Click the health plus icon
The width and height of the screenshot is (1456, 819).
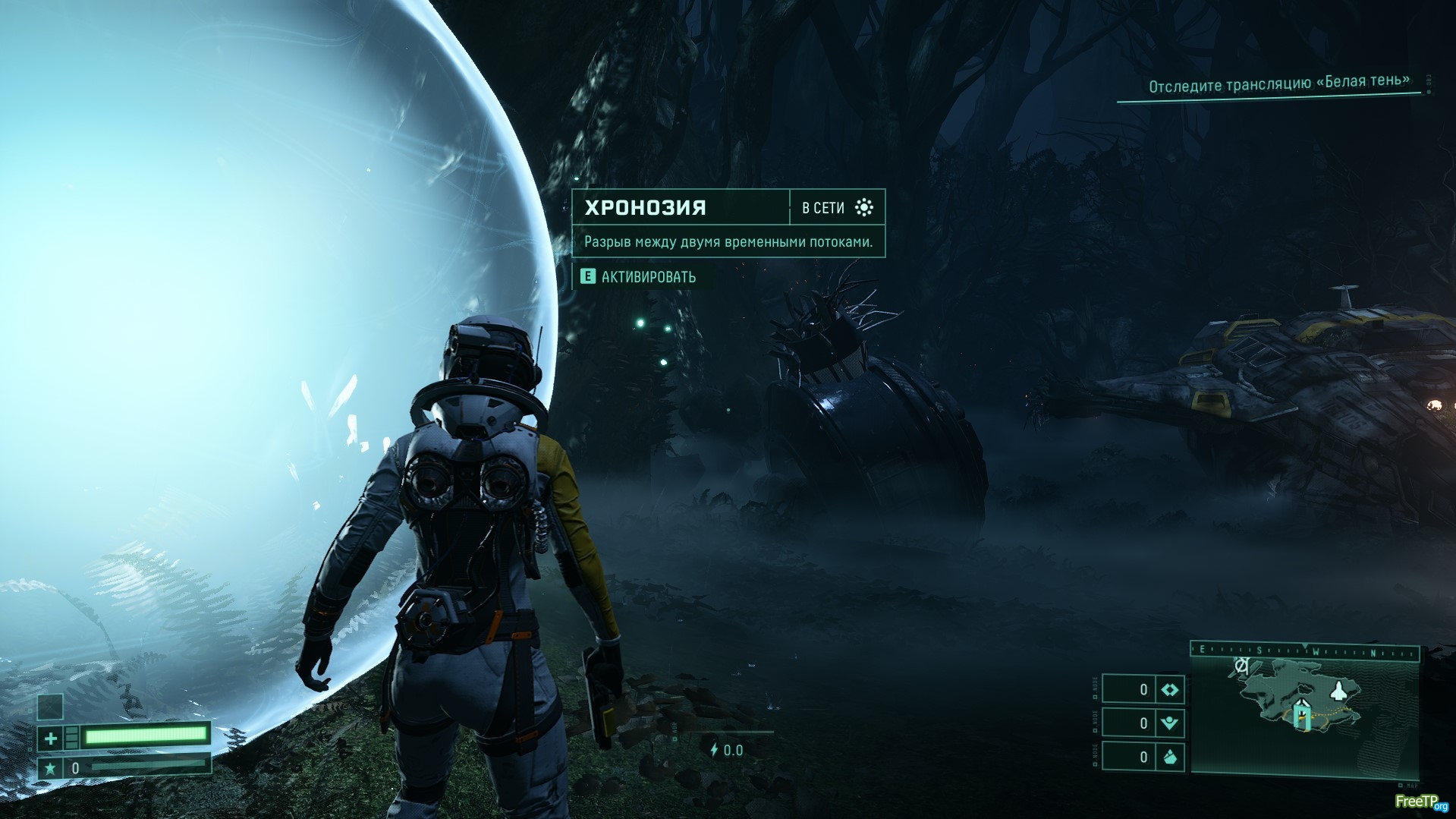(51, 737)
